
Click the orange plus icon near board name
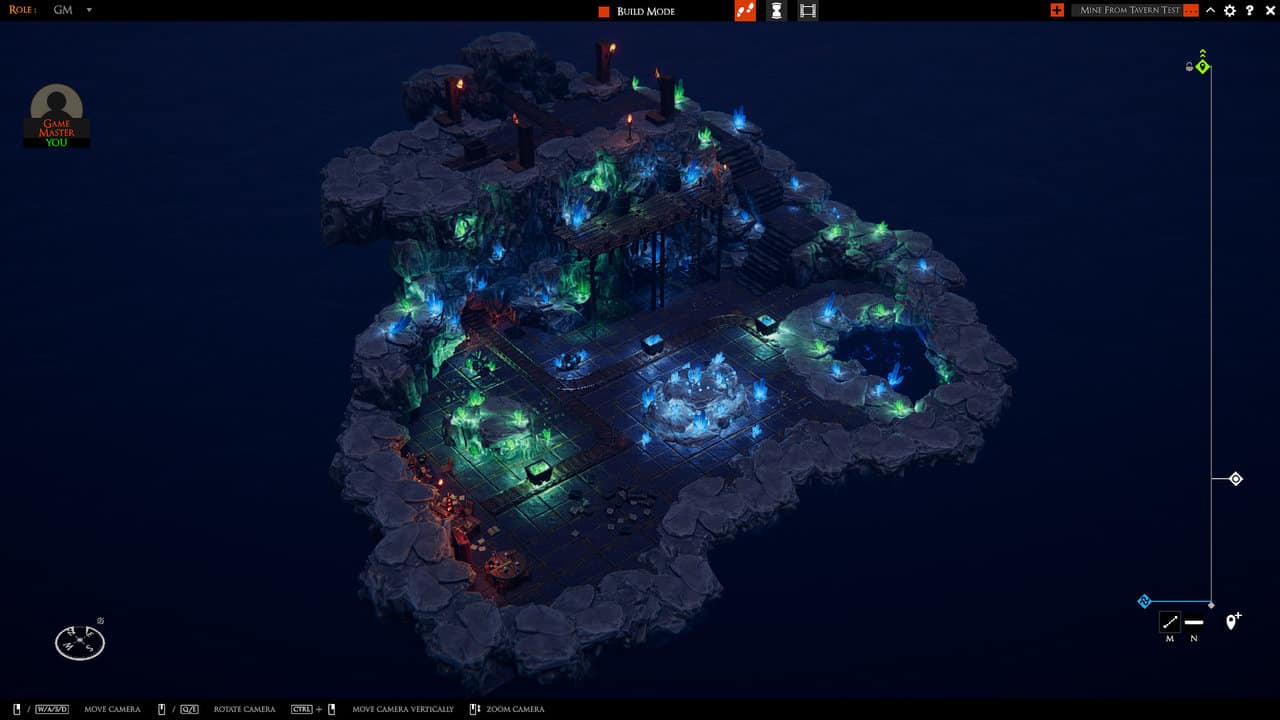[x=1056, y=10]
